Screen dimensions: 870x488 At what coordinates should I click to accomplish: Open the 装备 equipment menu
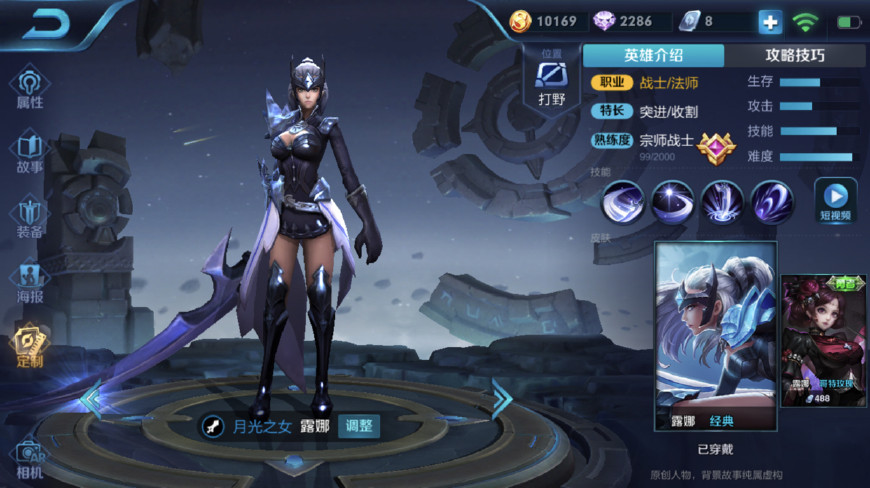click(x=30, y=218)
